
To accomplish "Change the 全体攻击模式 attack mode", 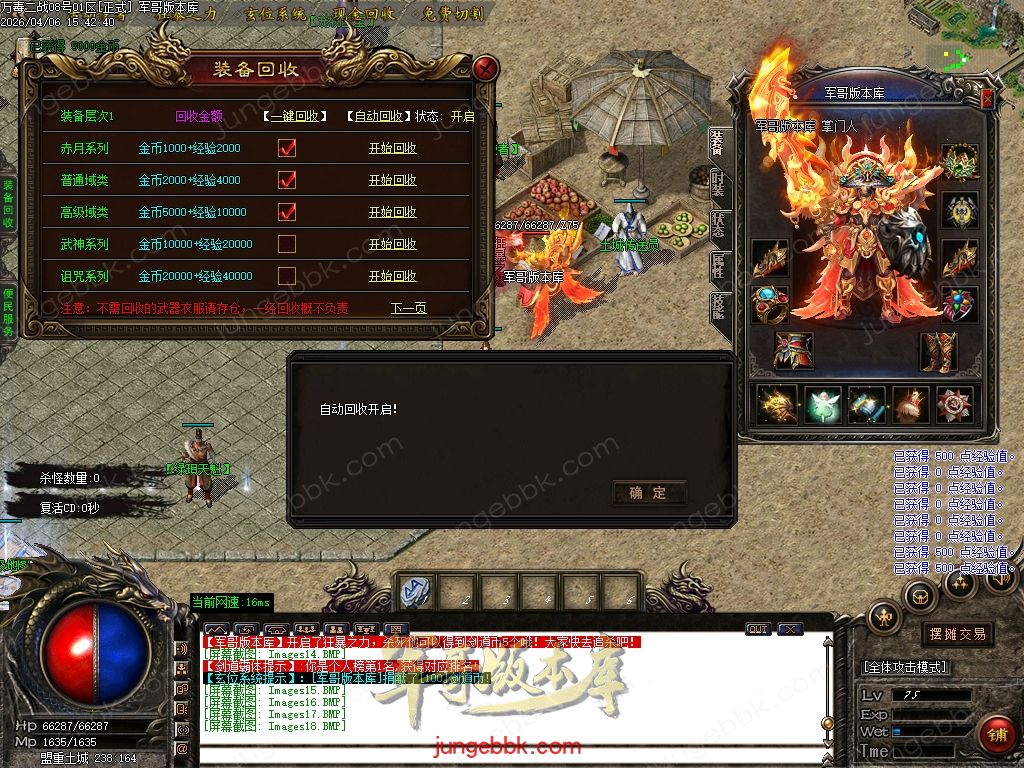I will (904, 667).
